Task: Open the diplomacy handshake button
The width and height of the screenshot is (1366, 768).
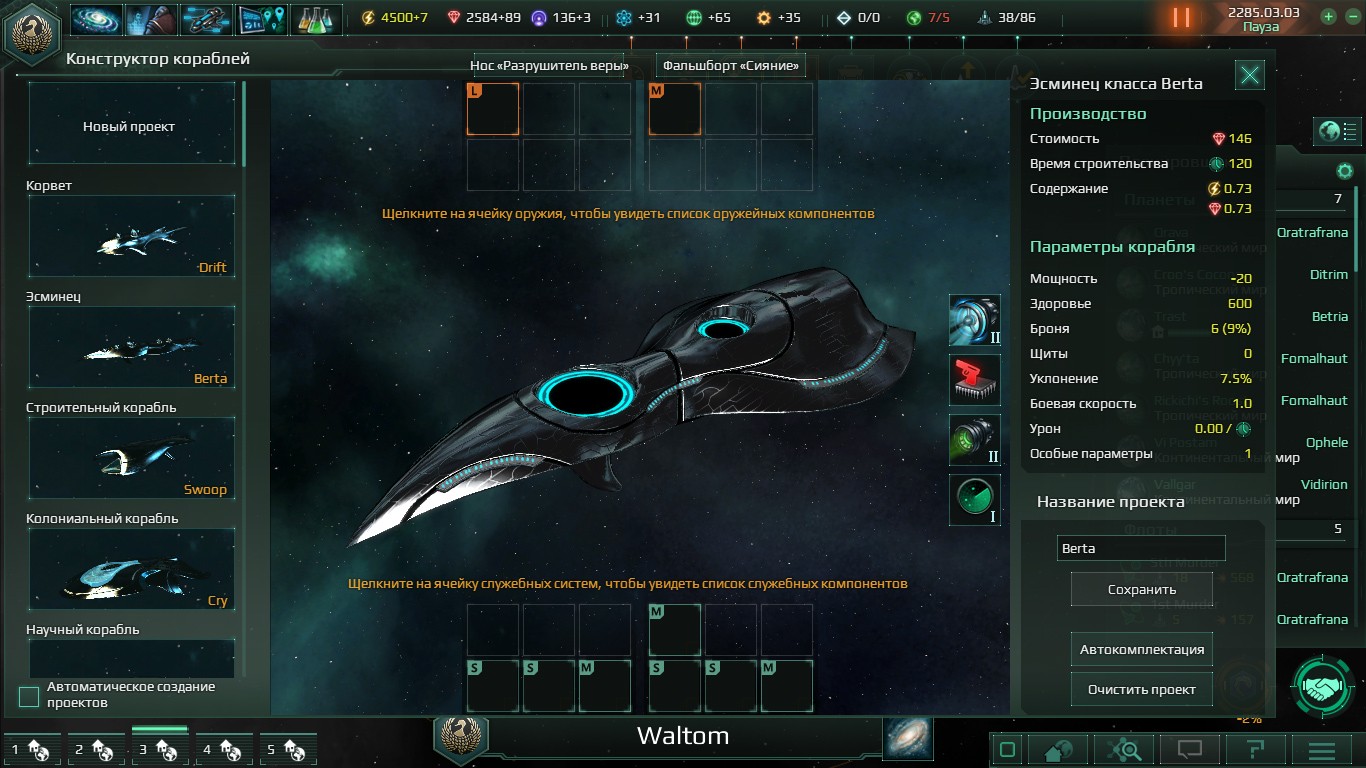Action: 1327,688
